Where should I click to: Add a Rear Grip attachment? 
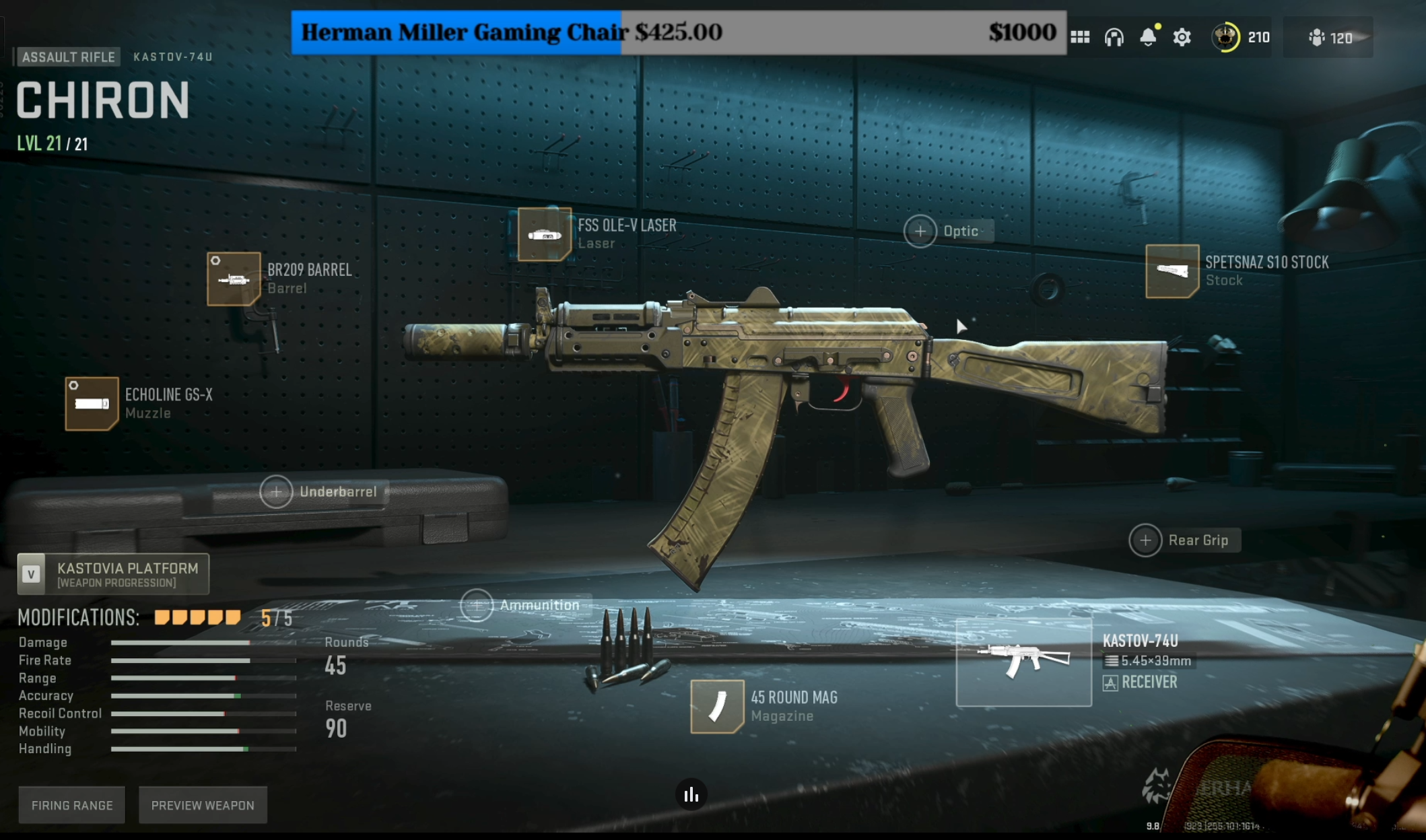1145,540
